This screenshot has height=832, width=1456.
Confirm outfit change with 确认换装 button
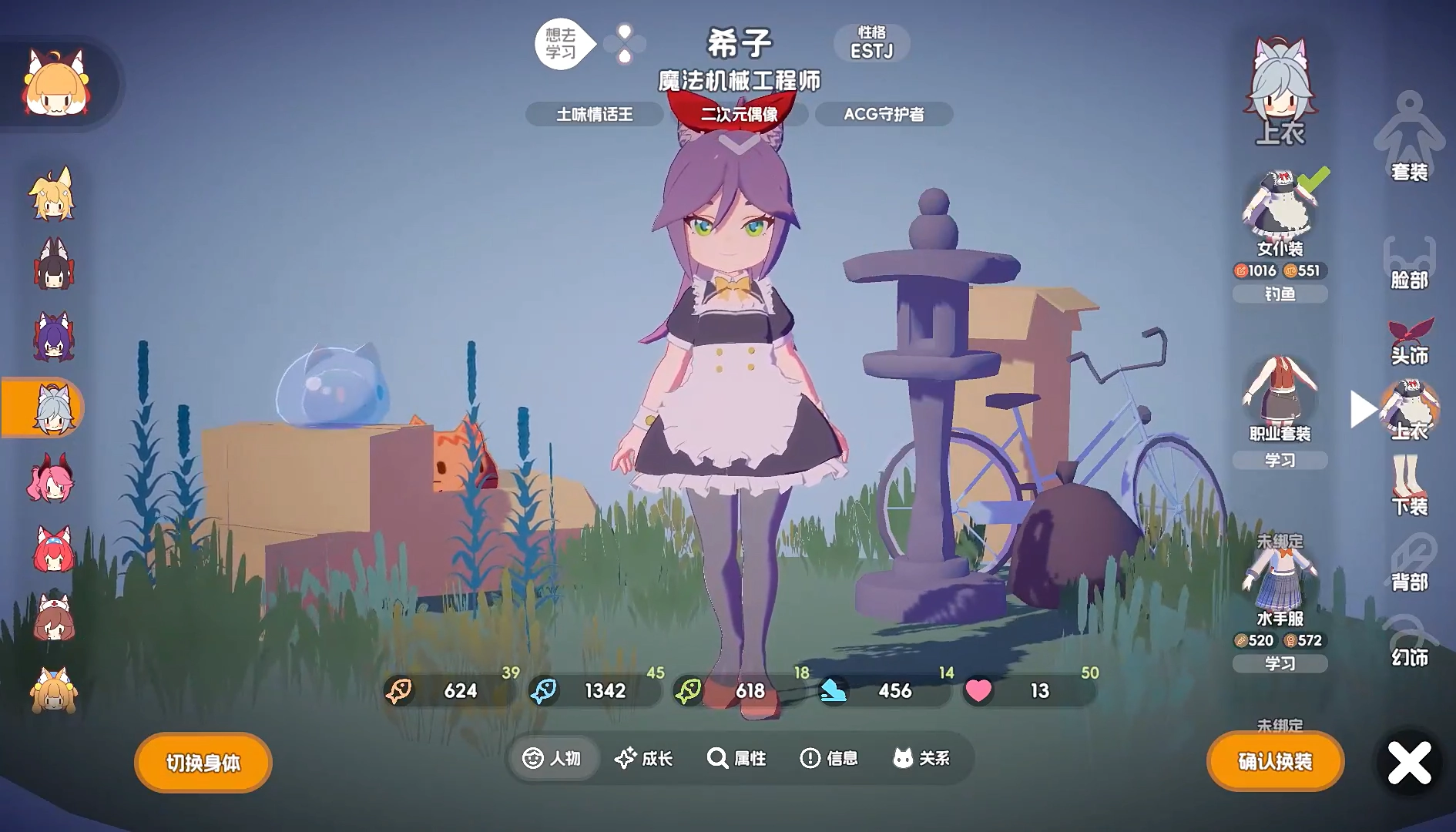tap(1275, 761)
